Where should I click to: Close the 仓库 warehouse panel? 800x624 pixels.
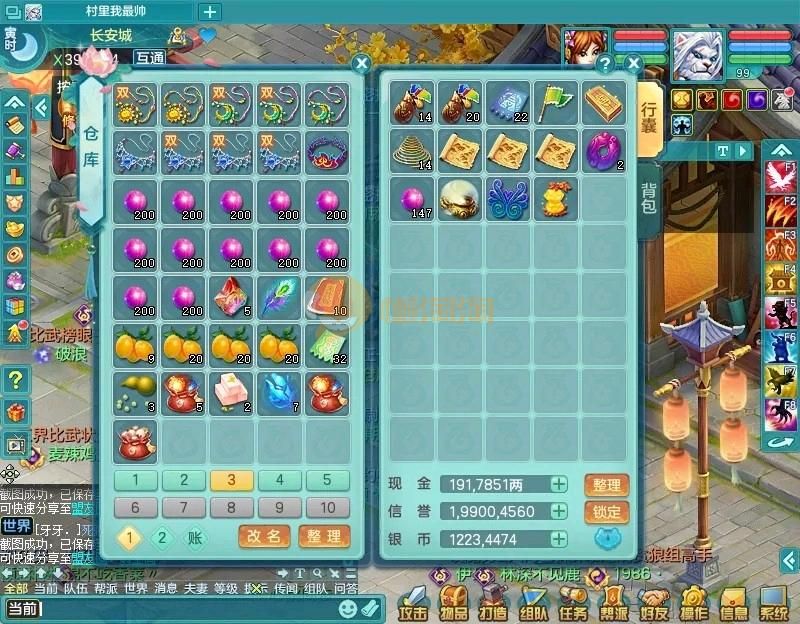pyautogui.click(x=362, y=63)
